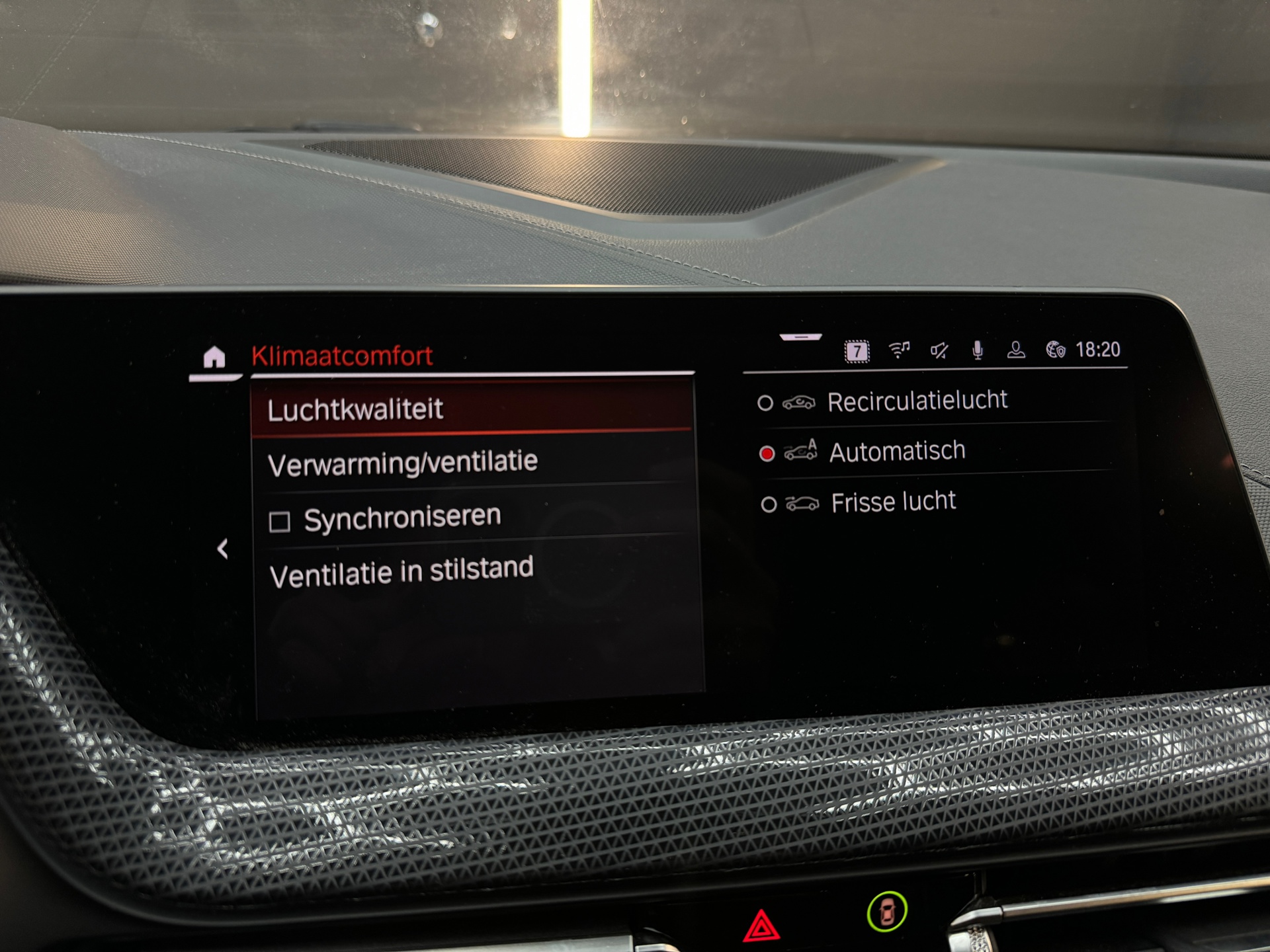Show the Wi-Fi media connection icon
Viewport: 1270px width, 952px height.
coord(899,350)
